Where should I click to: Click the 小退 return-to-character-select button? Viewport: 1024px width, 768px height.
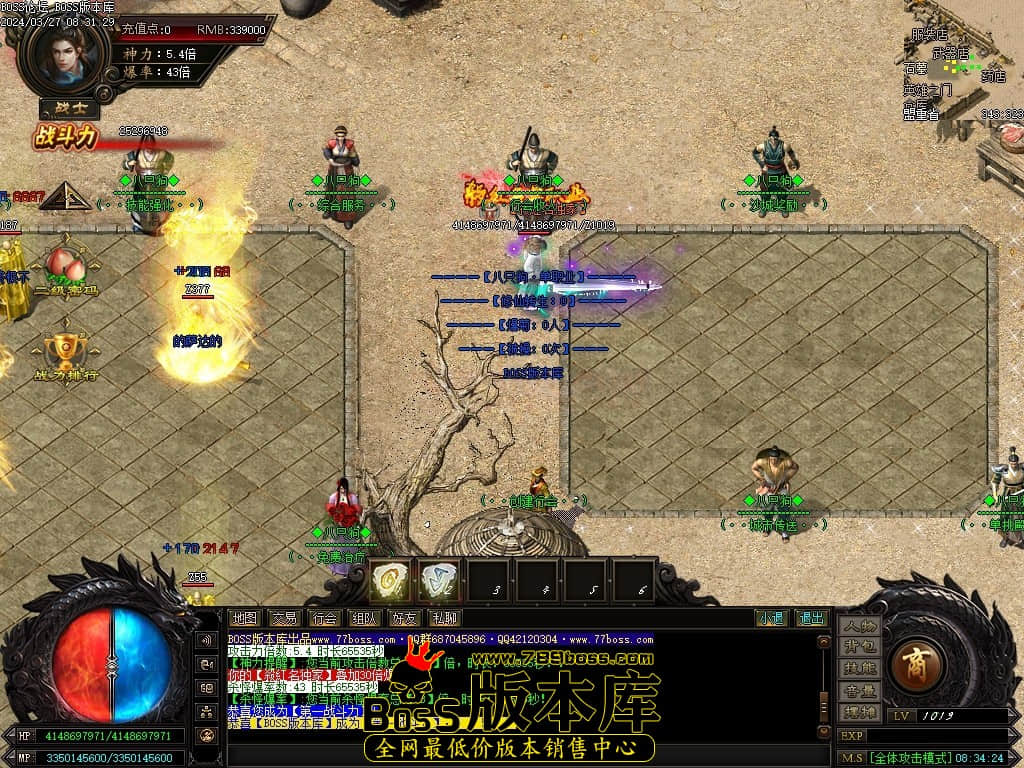pyautogui.click(x=770, y=618)
